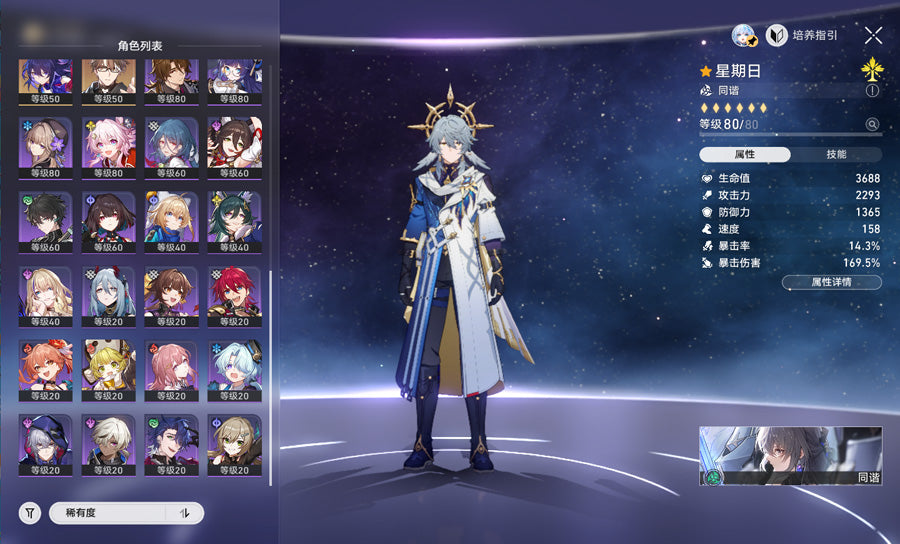Switch to the 技能 skills tab
The height and width of the screenshot is (544, 900).
[836, 154]
